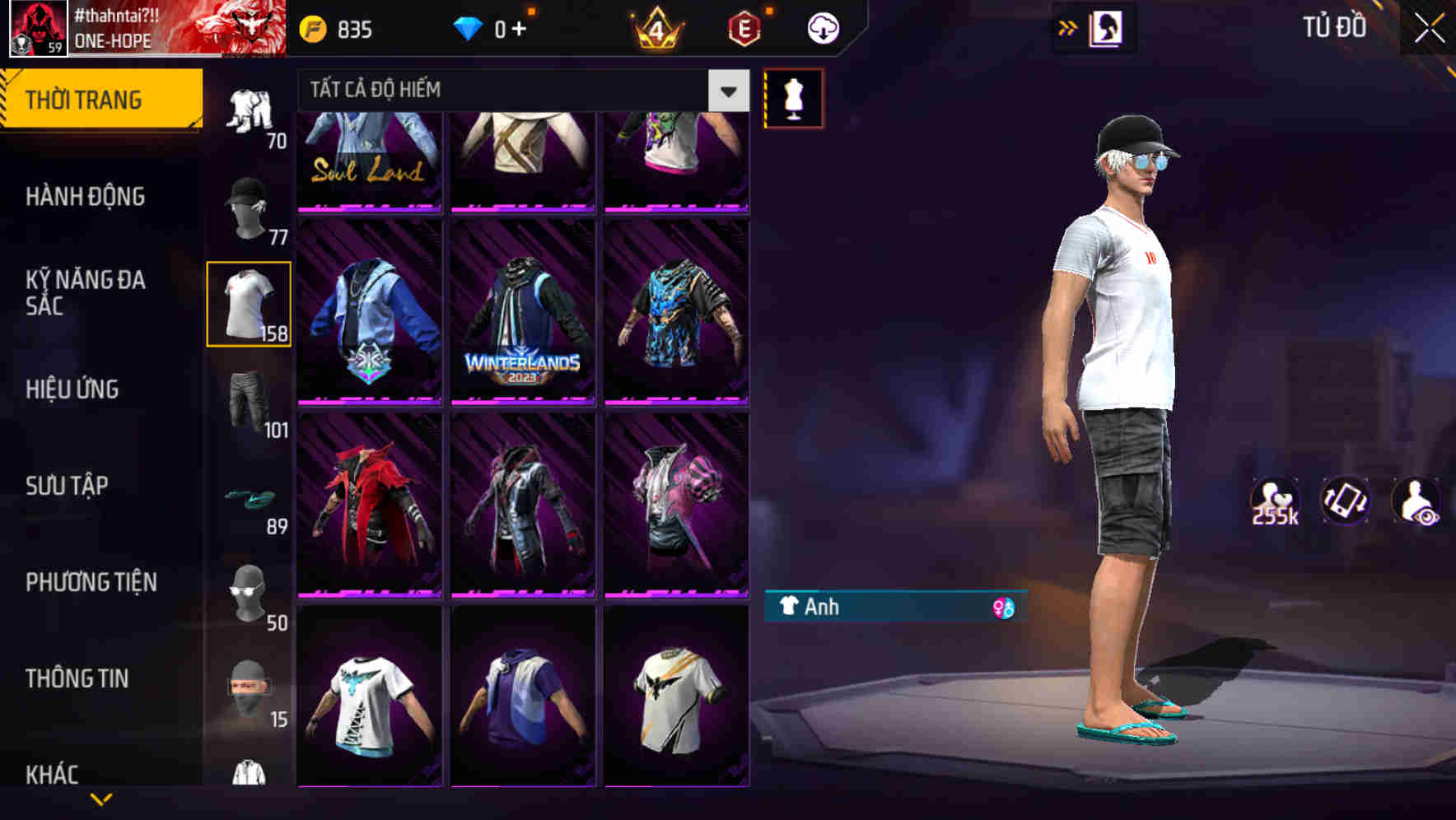1456x820 pixels.
Task: Click the double-arrow collapse chevron at top
Action: point(1068,27)
